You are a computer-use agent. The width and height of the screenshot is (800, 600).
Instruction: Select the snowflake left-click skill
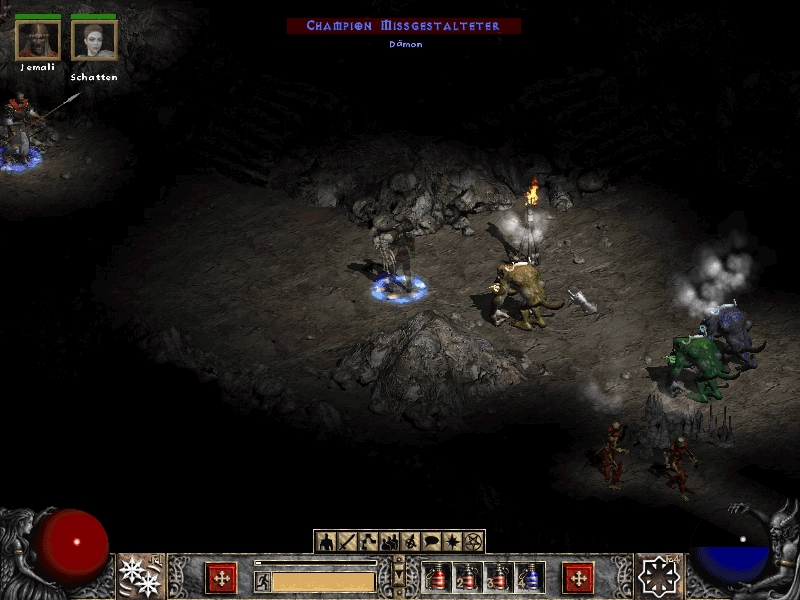tap(139, 575)
